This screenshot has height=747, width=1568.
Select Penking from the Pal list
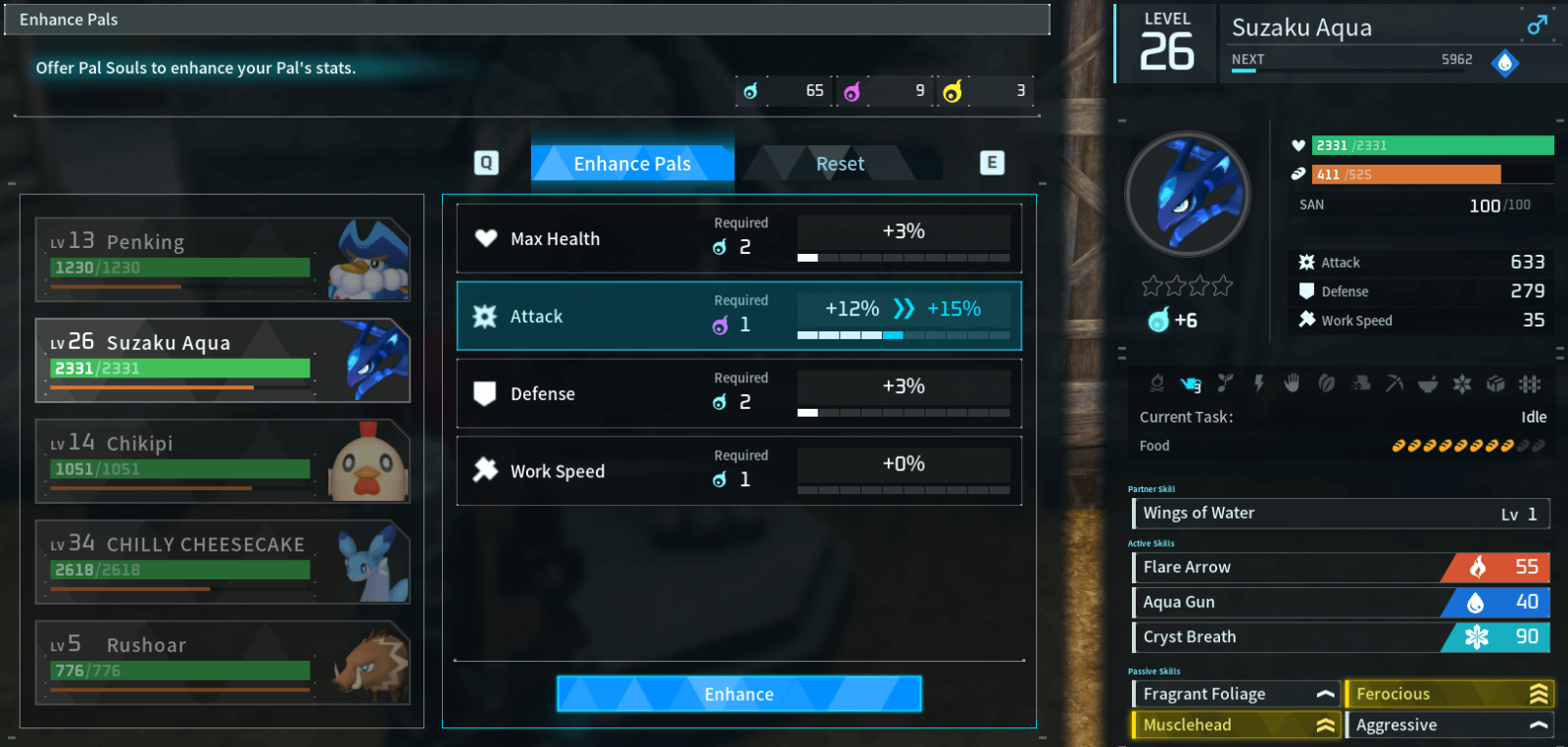coord(222,257)
